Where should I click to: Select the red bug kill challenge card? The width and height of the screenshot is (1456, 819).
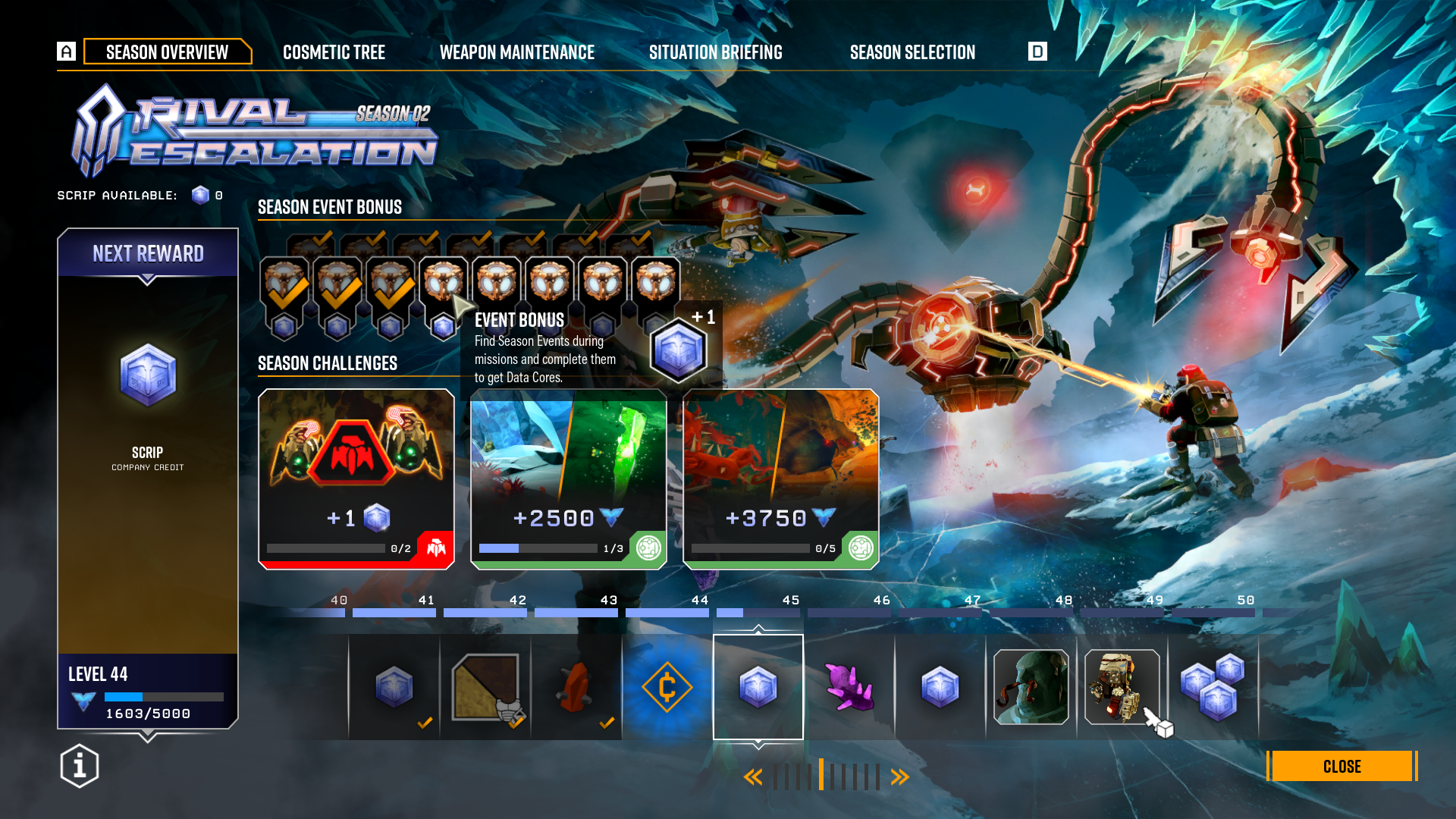356,479
